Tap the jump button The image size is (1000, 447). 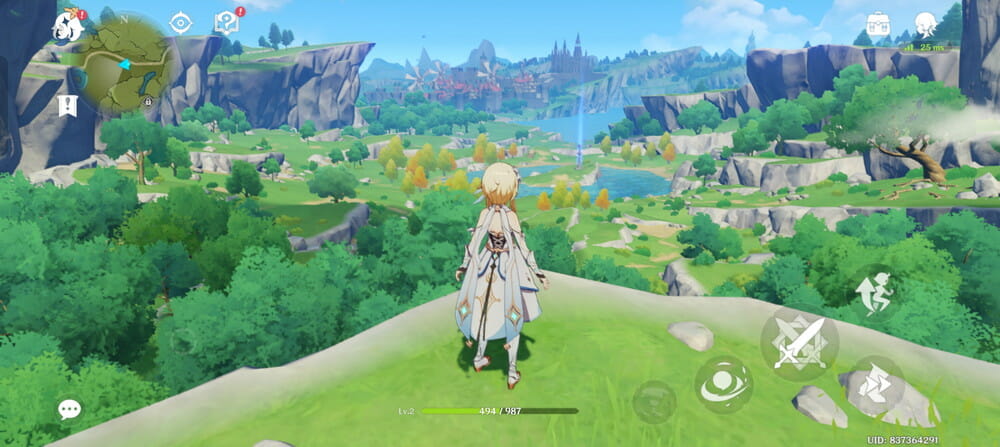coord(875,291)
